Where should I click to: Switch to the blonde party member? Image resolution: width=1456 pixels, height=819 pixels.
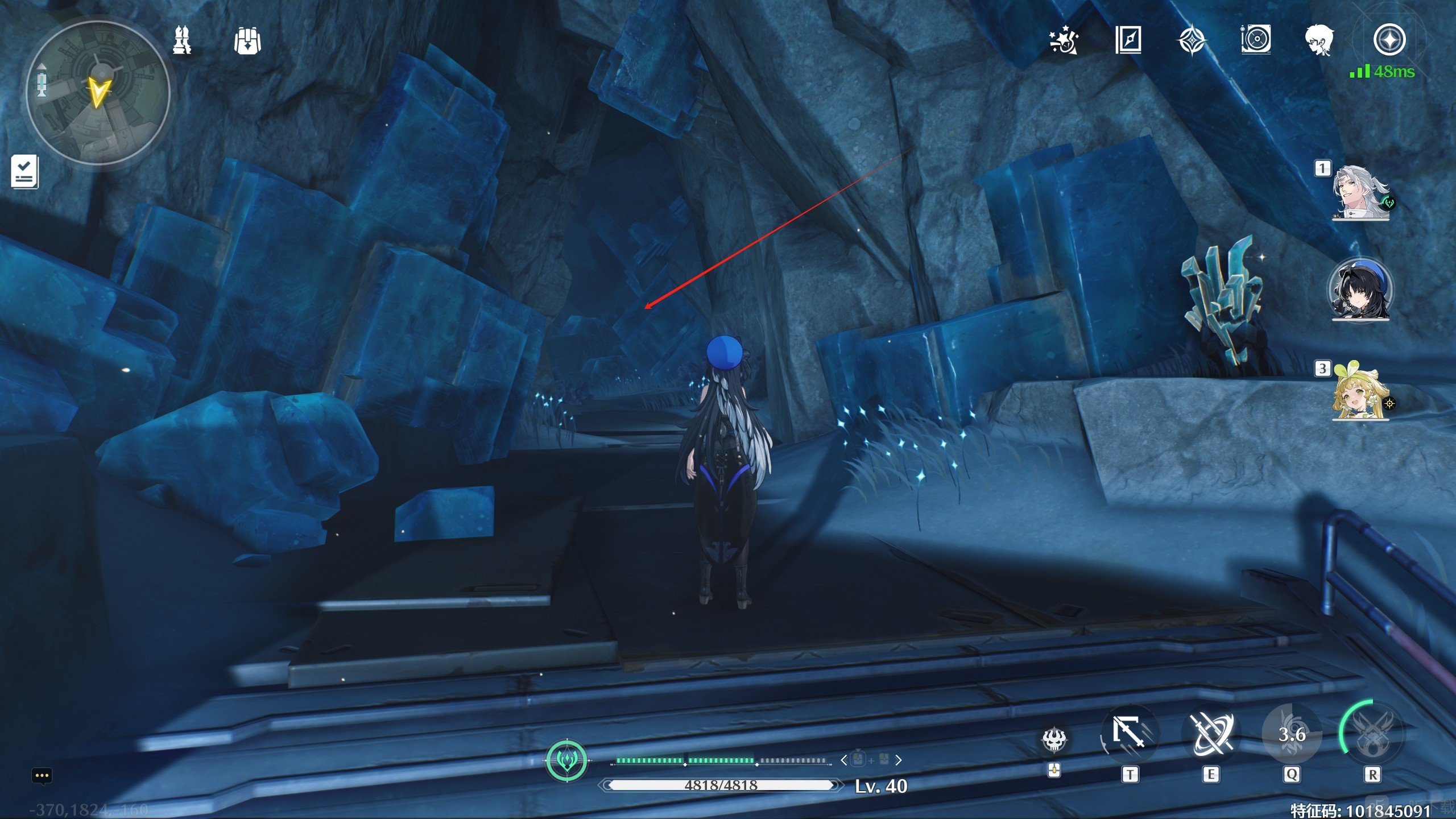(1360, 392)
